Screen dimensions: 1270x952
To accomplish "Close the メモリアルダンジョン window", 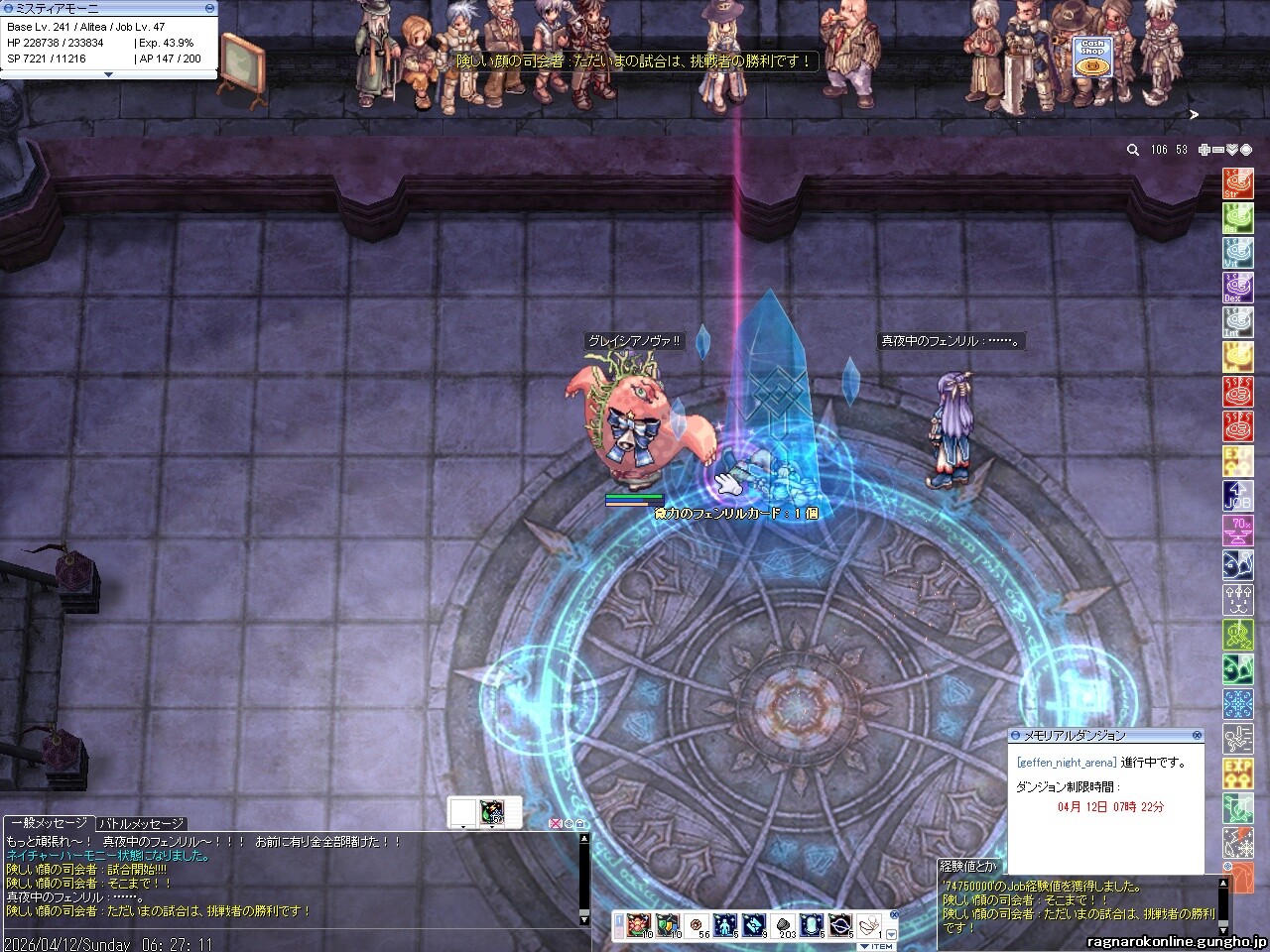I will (1198, 735).
